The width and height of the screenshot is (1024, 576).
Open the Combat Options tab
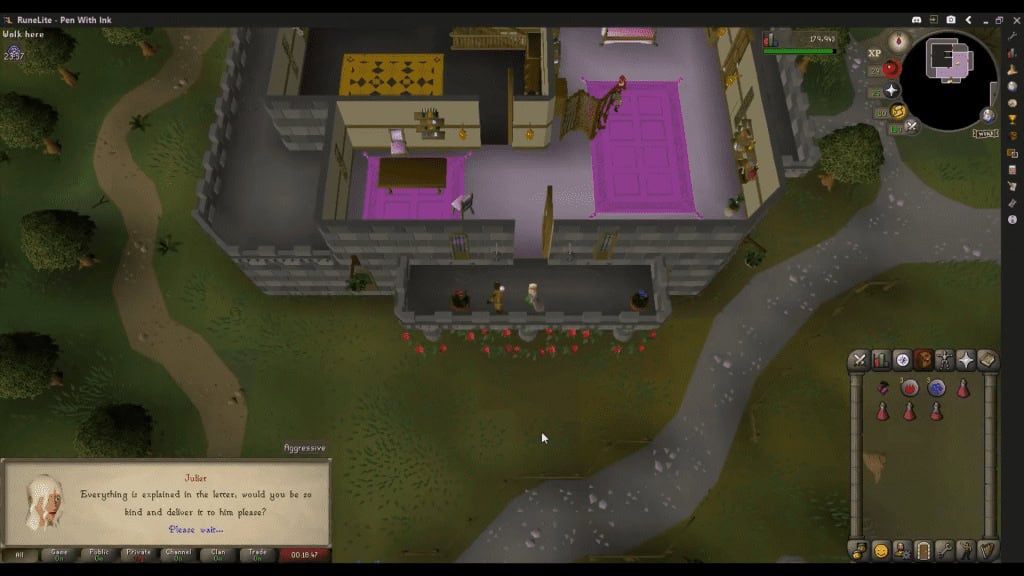(x=859, y=360)
